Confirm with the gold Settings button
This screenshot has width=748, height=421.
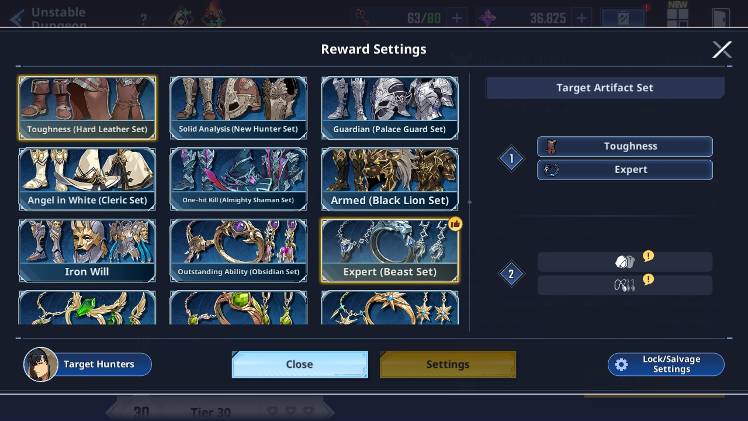(x=447, y=364)
